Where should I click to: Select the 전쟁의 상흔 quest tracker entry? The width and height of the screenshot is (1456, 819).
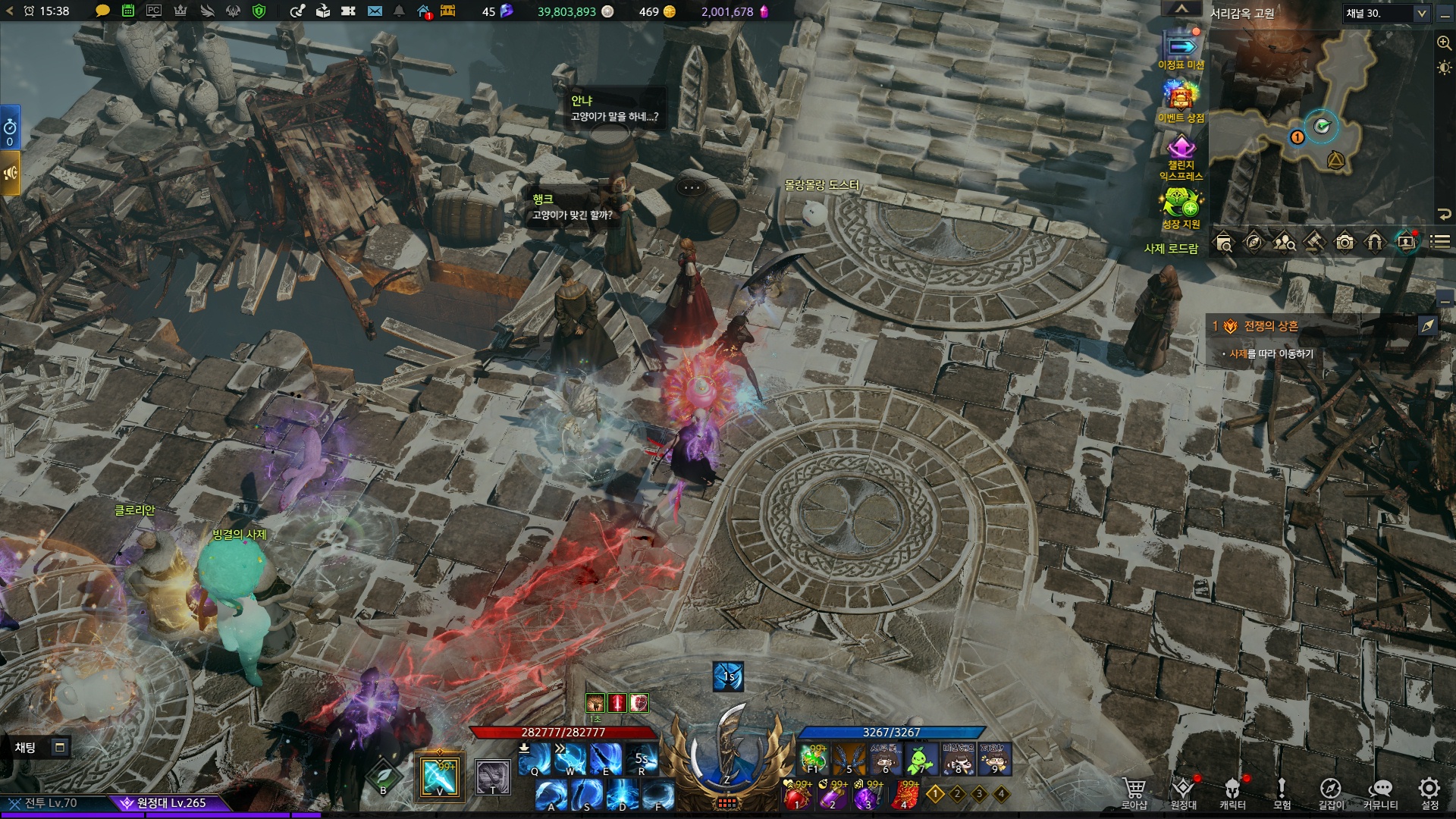tap(1270, 326)
